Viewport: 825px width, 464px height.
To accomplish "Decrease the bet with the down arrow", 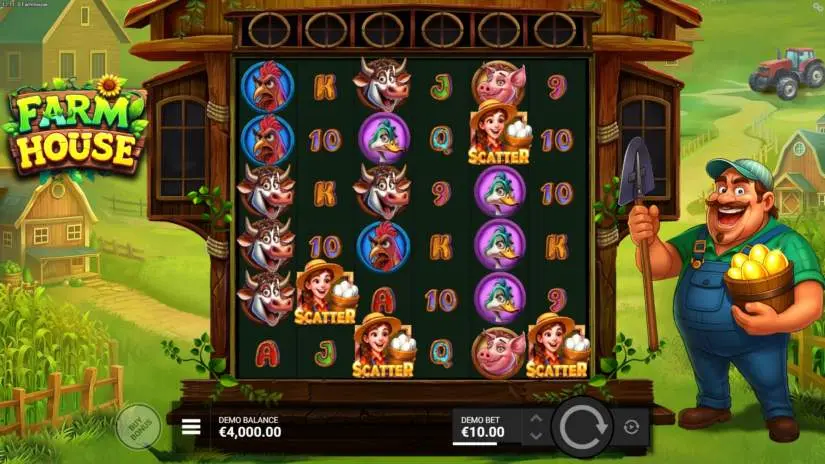I will point(535,436).
